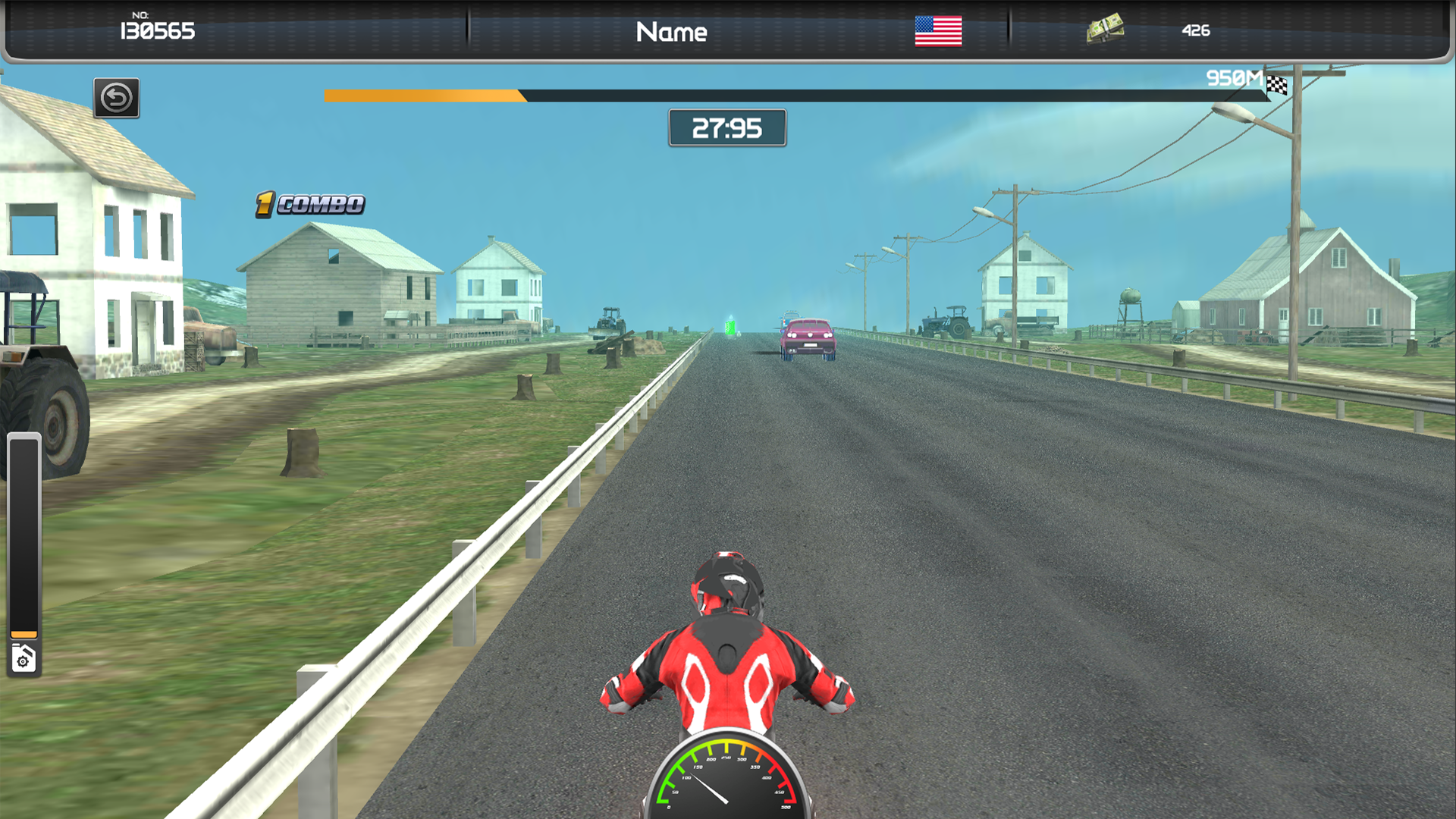Image resolution: width=1456 pixels, height=819 pixels.
Task: Click the US flag icon
Action: tap(939, 31)
